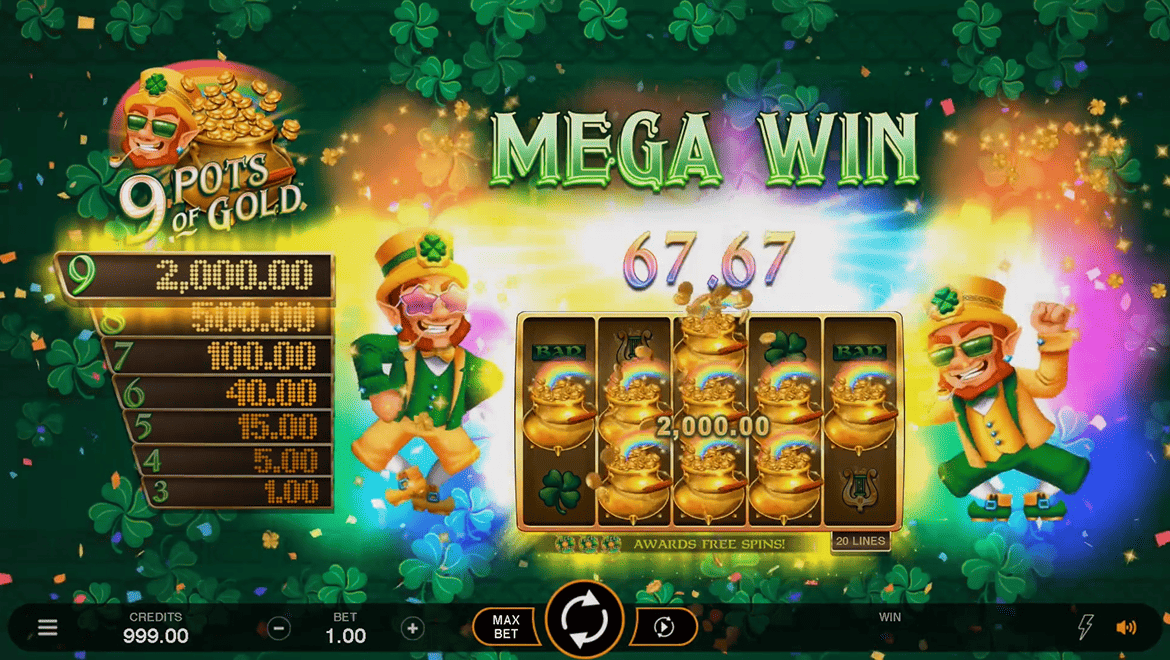Spin the reels
The image size is (1170, 660).
(x=584, y=620)
